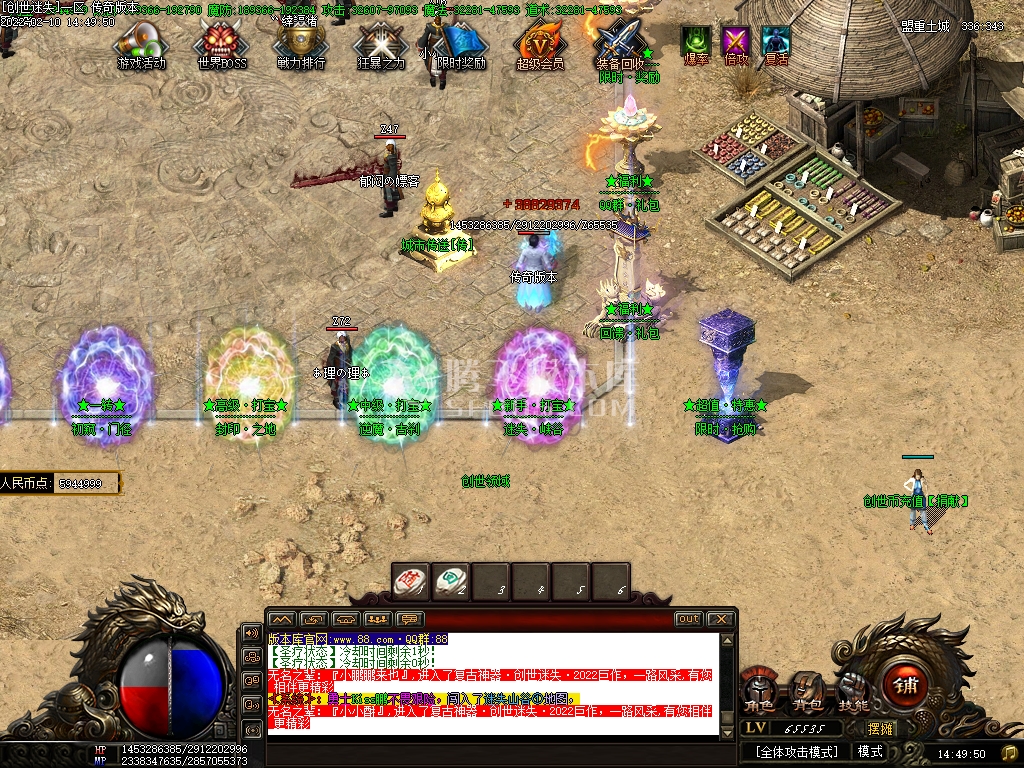Open the 技能 skills window
Screen dimensions: 1024x768
point(852,690)
